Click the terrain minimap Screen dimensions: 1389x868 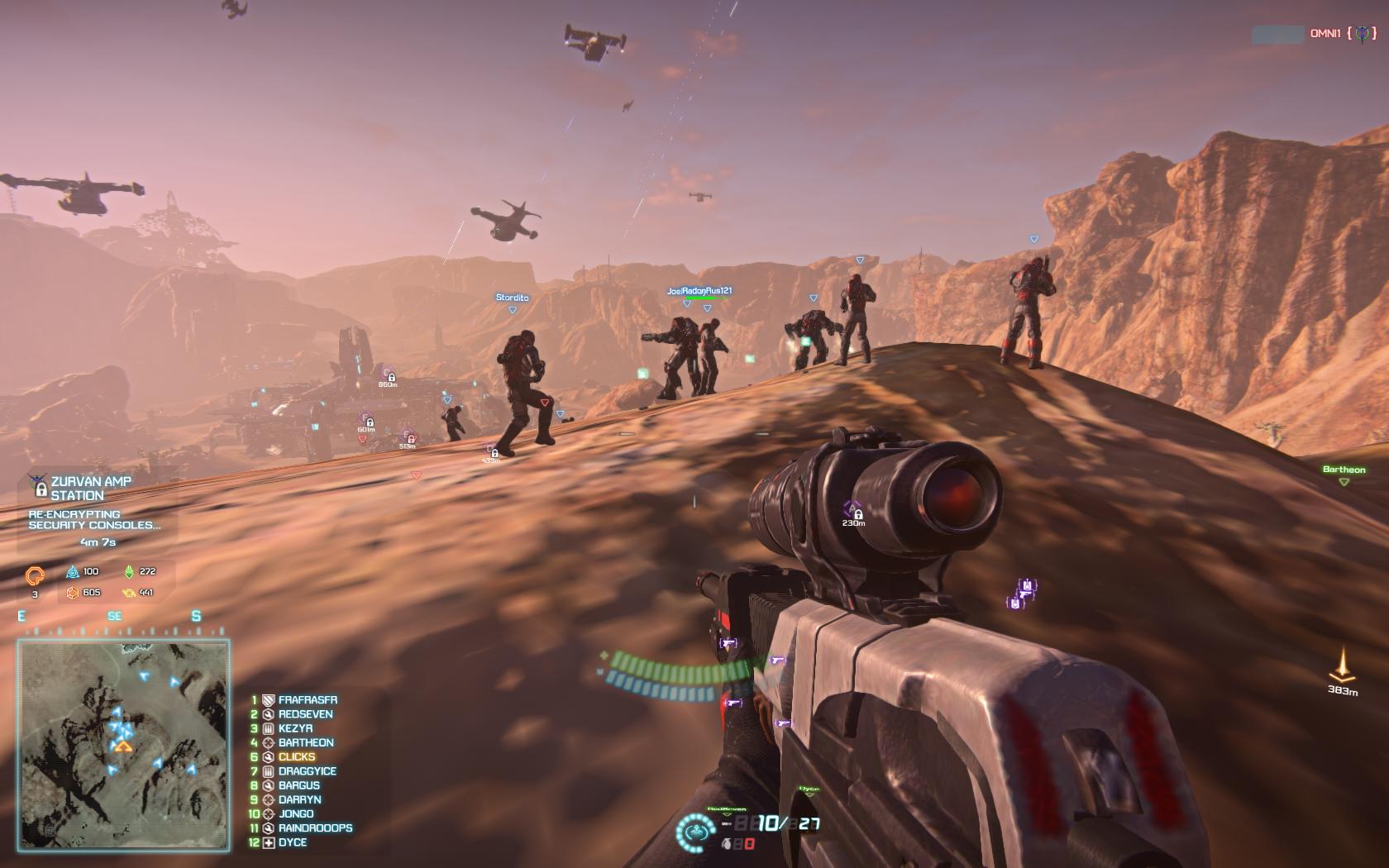(124, 746)
